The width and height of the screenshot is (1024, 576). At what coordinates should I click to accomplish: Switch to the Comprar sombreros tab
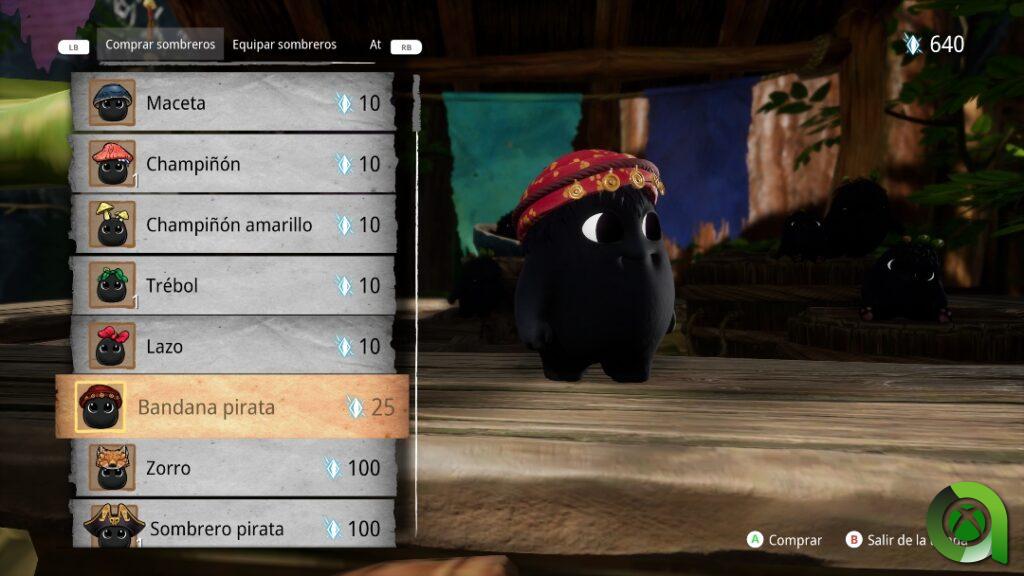[160, 45]
